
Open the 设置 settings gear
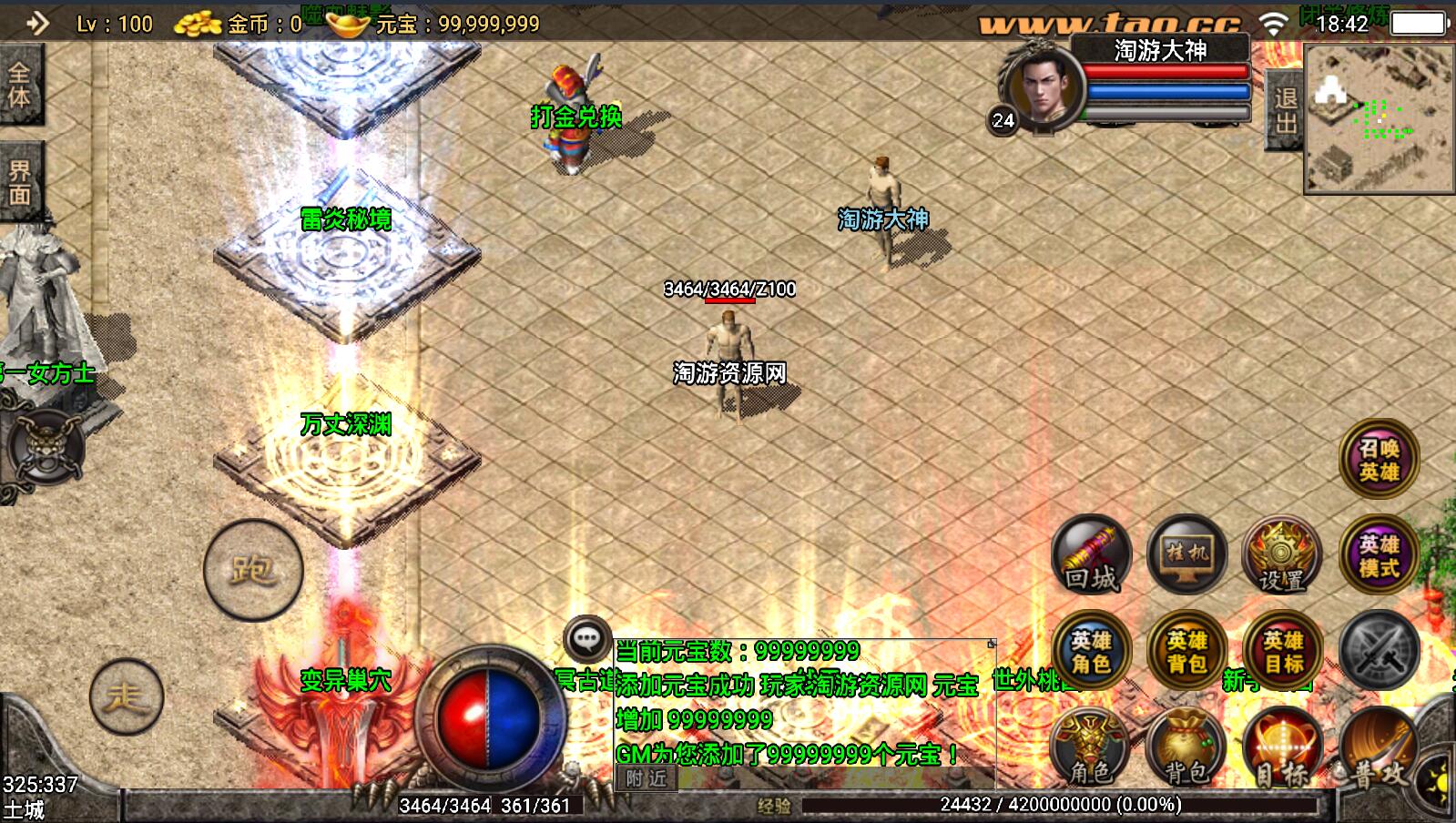pyautogui.click(x=1281, y=555)
